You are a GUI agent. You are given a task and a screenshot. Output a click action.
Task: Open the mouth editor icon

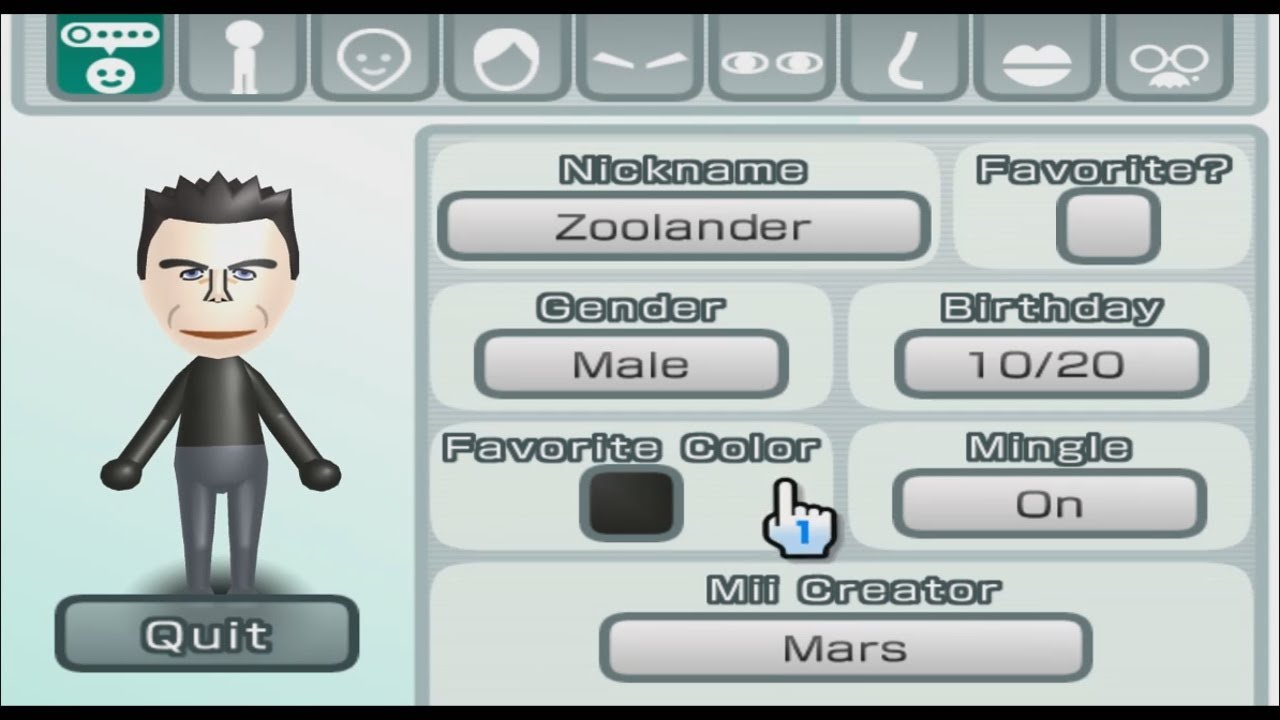(1037, 57)
